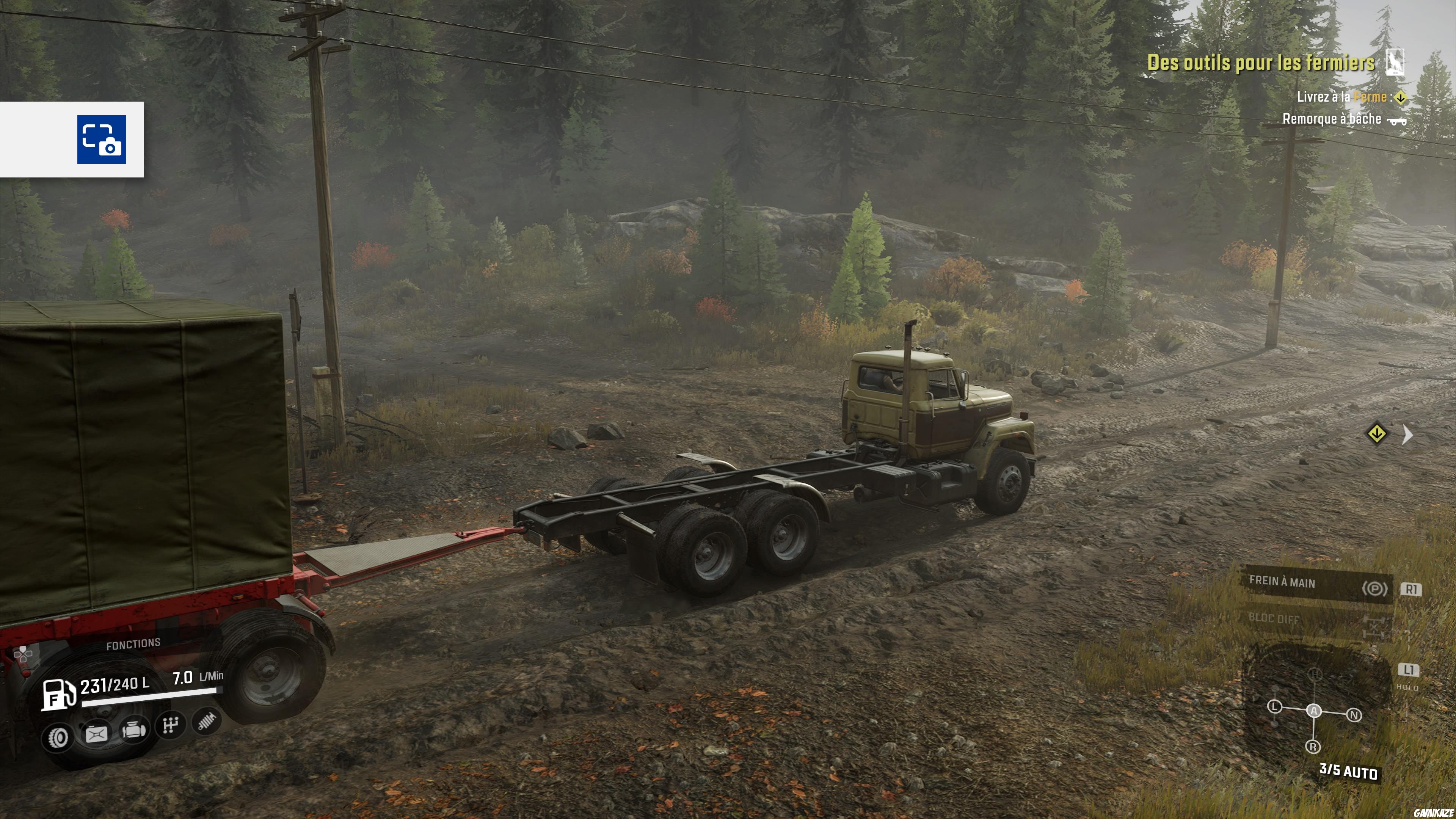The height and width of the screenshot is (819, 1456).
Task: Shift to Neutral N
Action: coord(1354,715)
